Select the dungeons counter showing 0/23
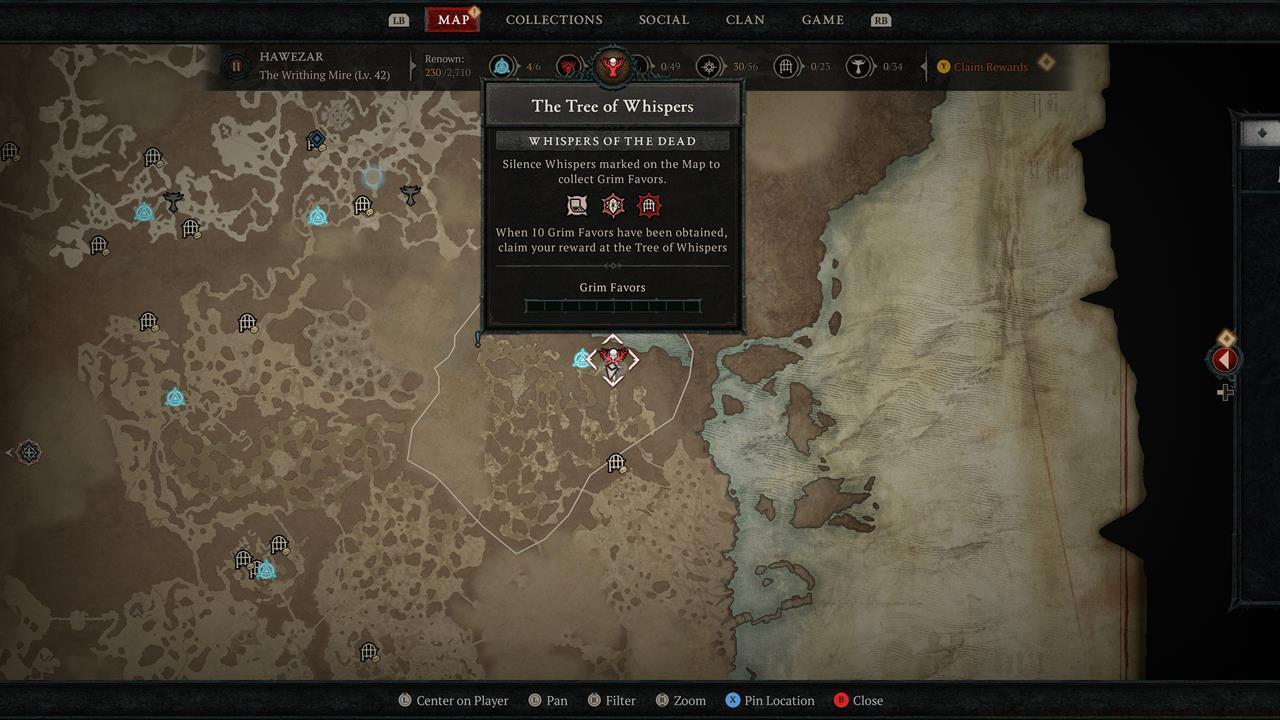The image size is (1280, 720). pos(800,66)
